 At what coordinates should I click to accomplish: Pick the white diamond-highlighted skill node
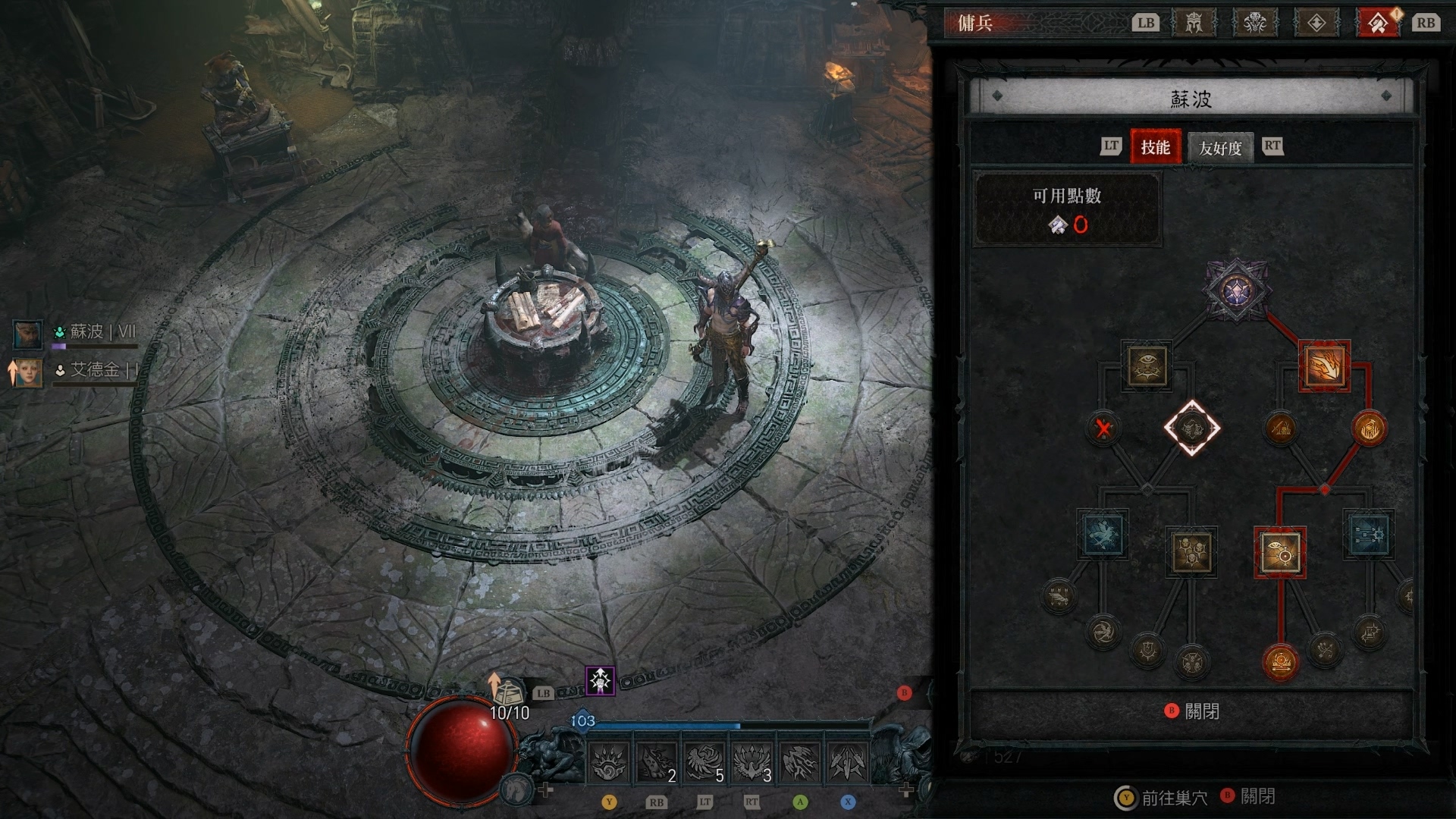[1191, 428]
